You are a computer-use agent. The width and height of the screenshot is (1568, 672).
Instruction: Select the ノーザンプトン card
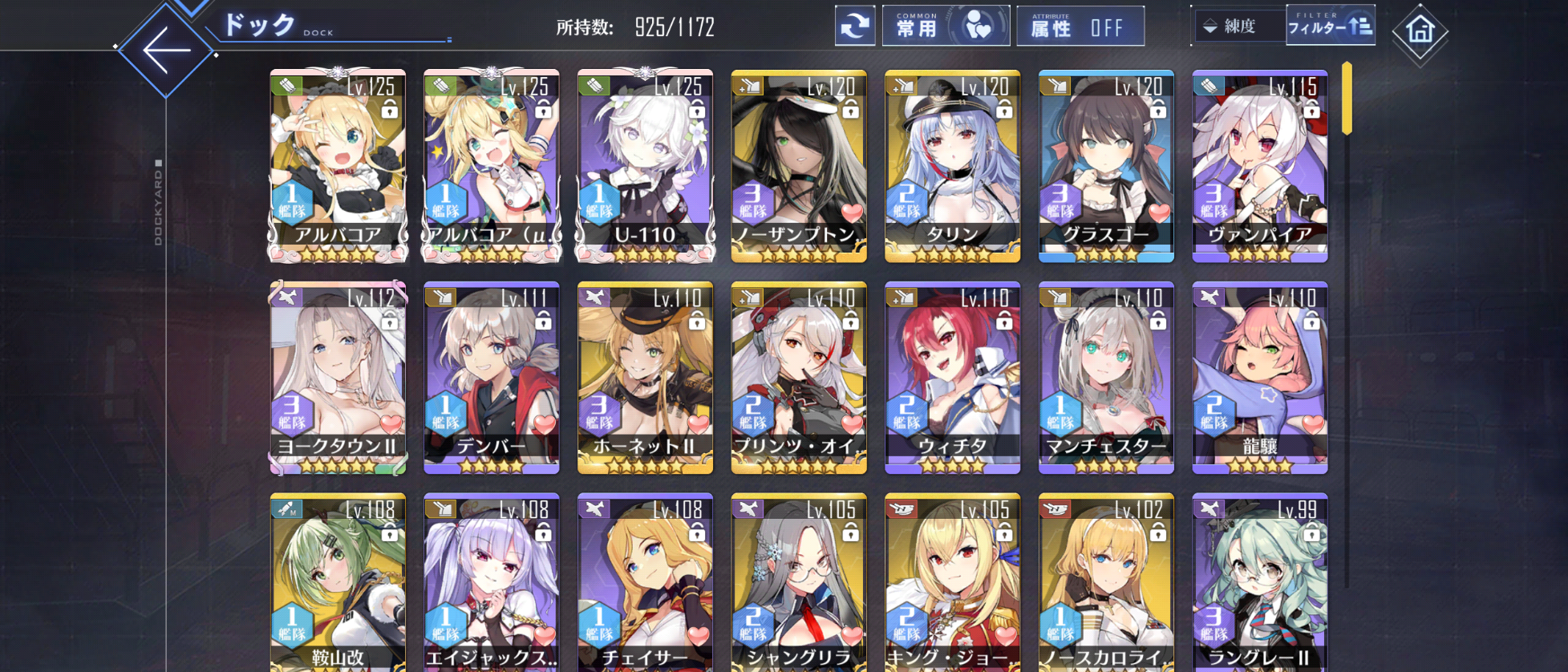coord(799,166)
